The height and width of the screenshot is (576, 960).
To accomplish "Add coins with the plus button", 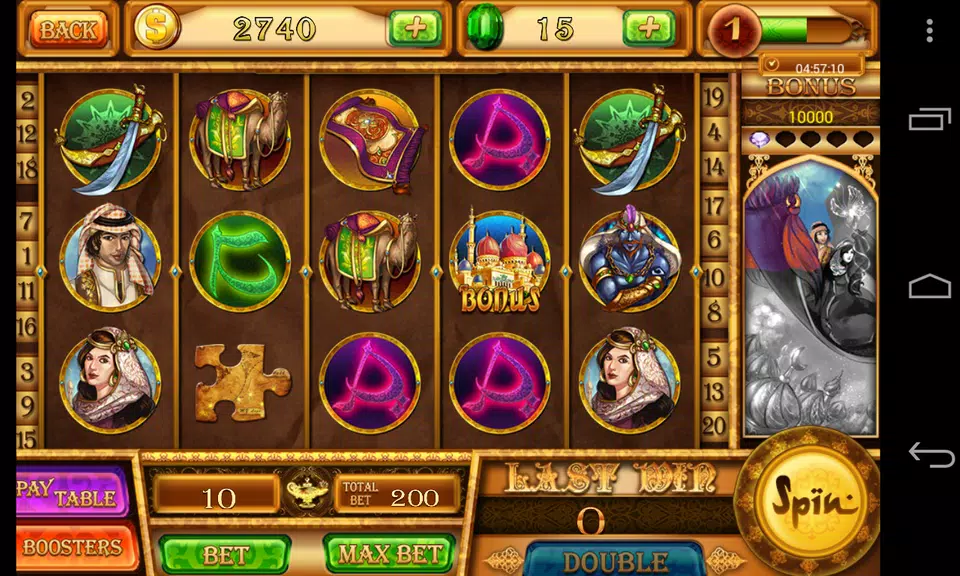I will (x=414, y=28).
